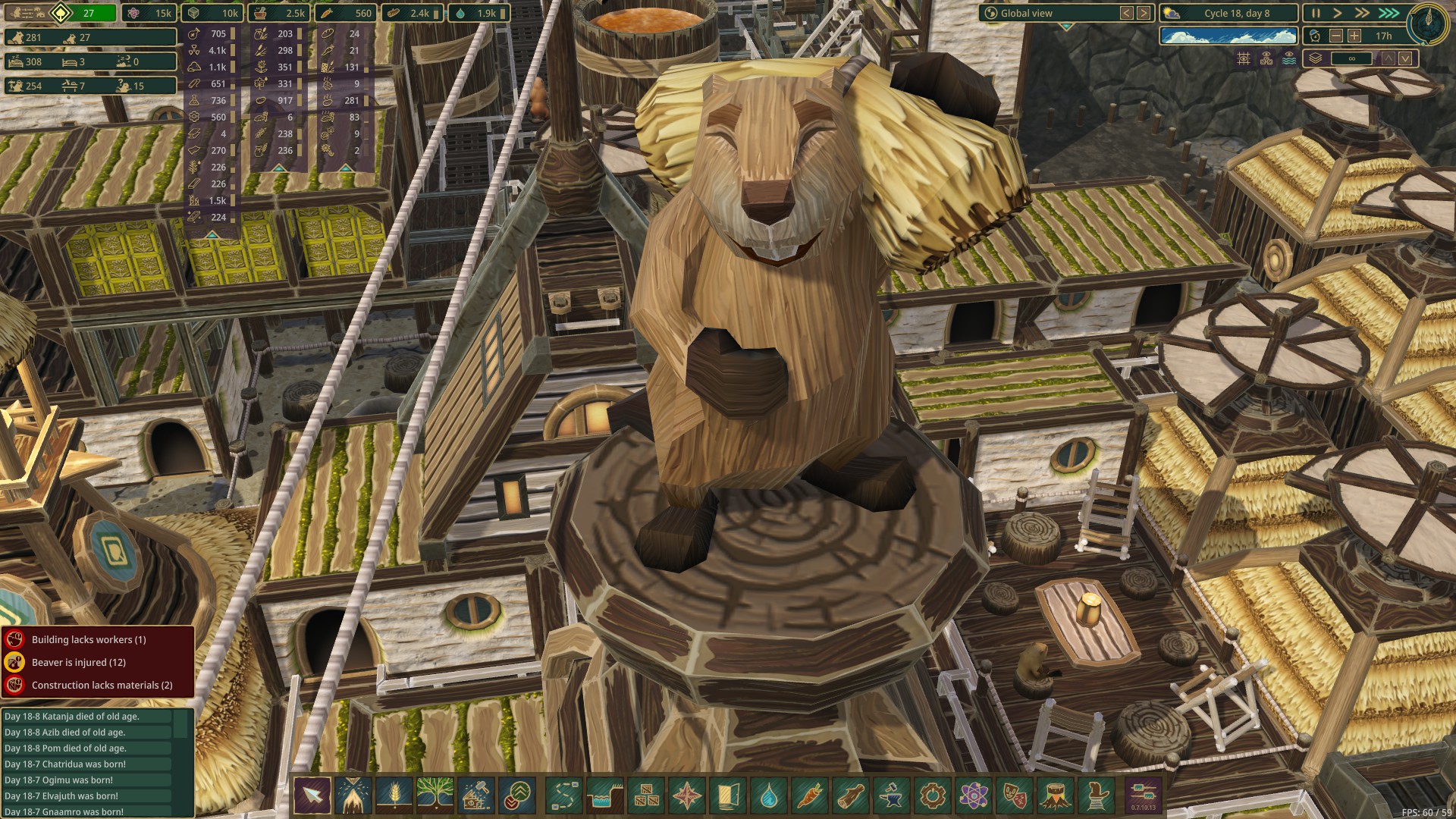Open the 'Beaver is injured (12)' alert
The height and width of the screenshot is (819, 1456).
point(79,662)
